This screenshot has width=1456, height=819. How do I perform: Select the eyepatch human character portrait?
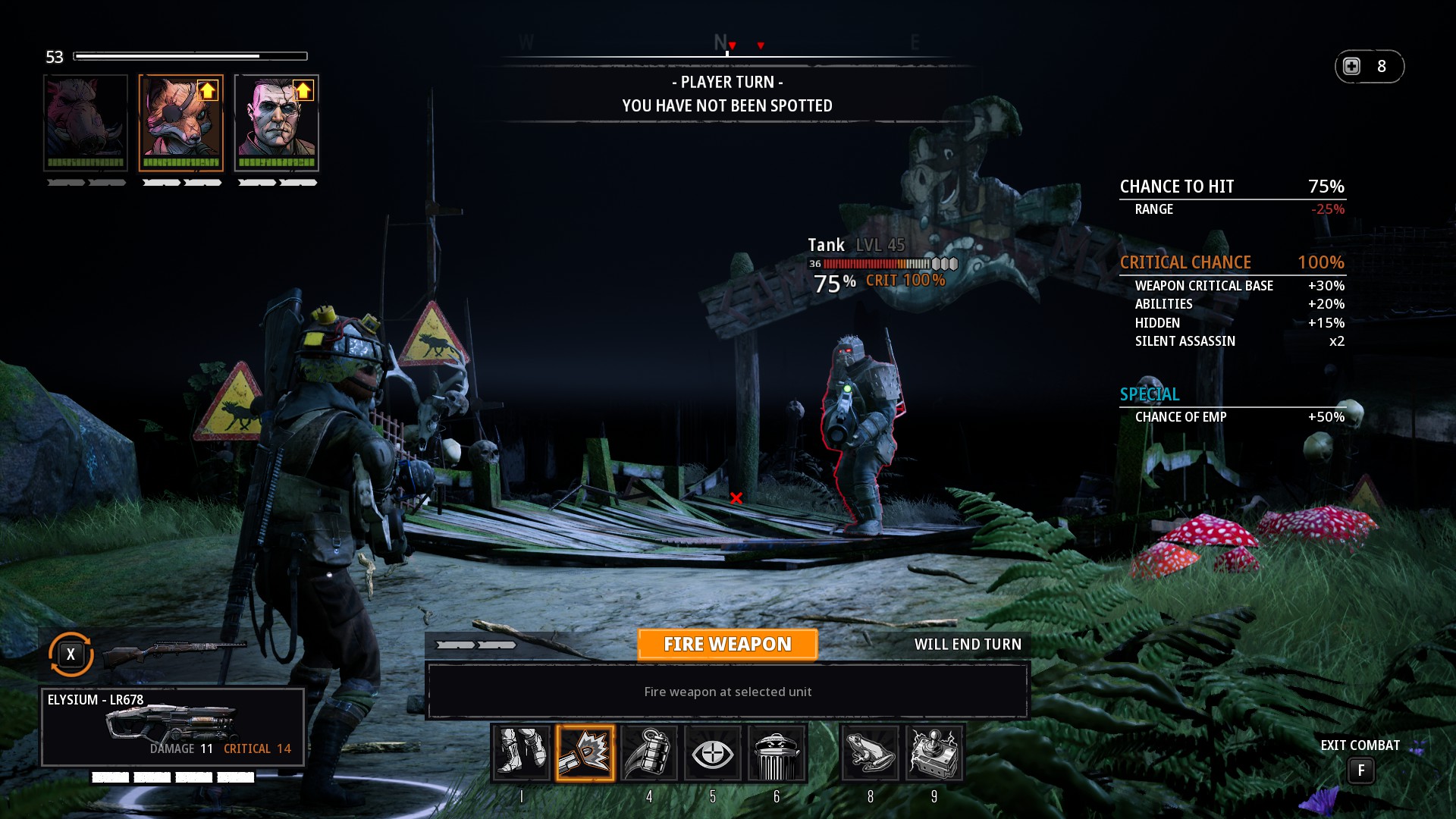(x=277, y=123)
